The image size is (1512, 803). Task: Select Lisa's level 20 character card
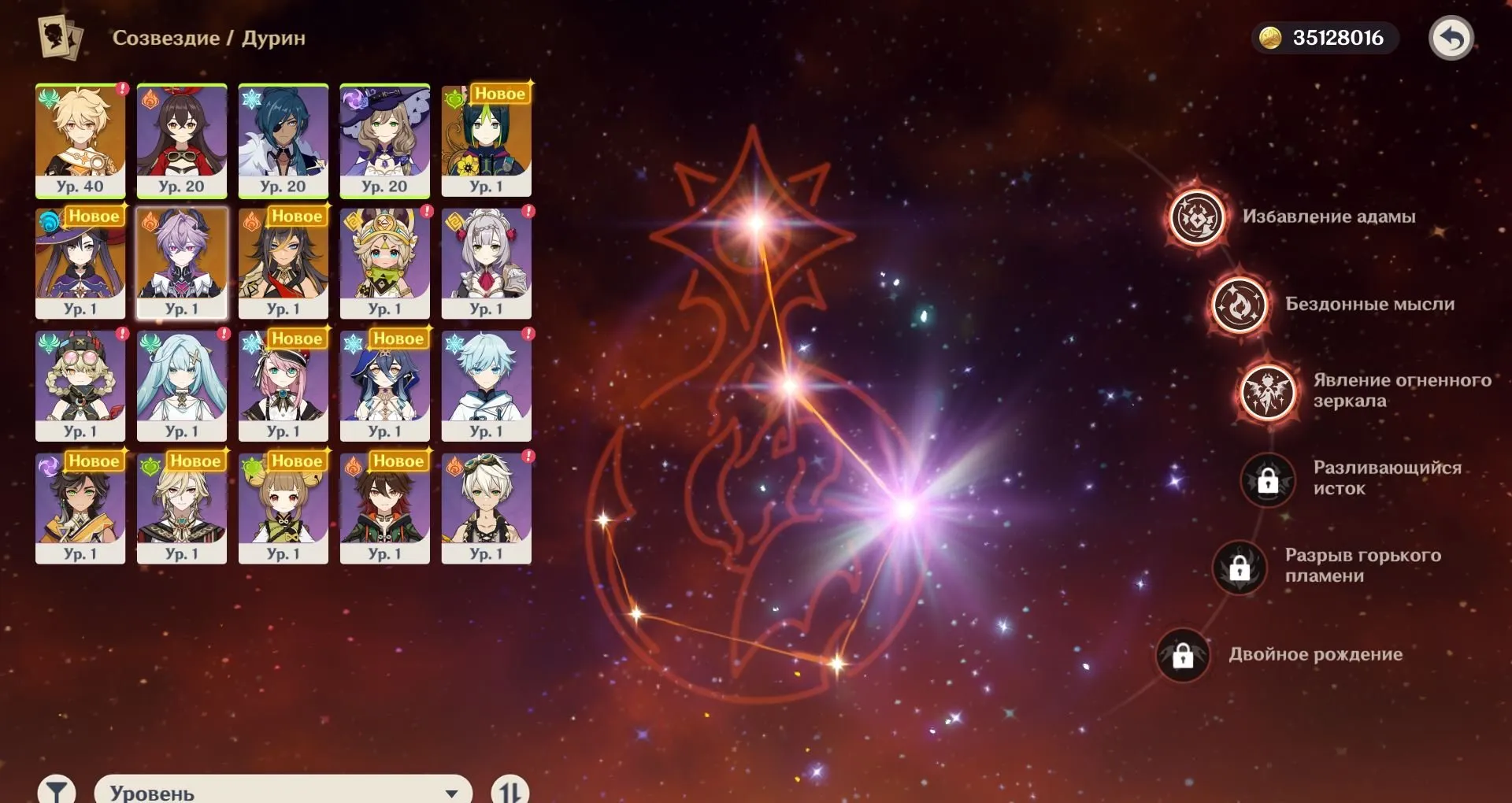coord(386,142)
